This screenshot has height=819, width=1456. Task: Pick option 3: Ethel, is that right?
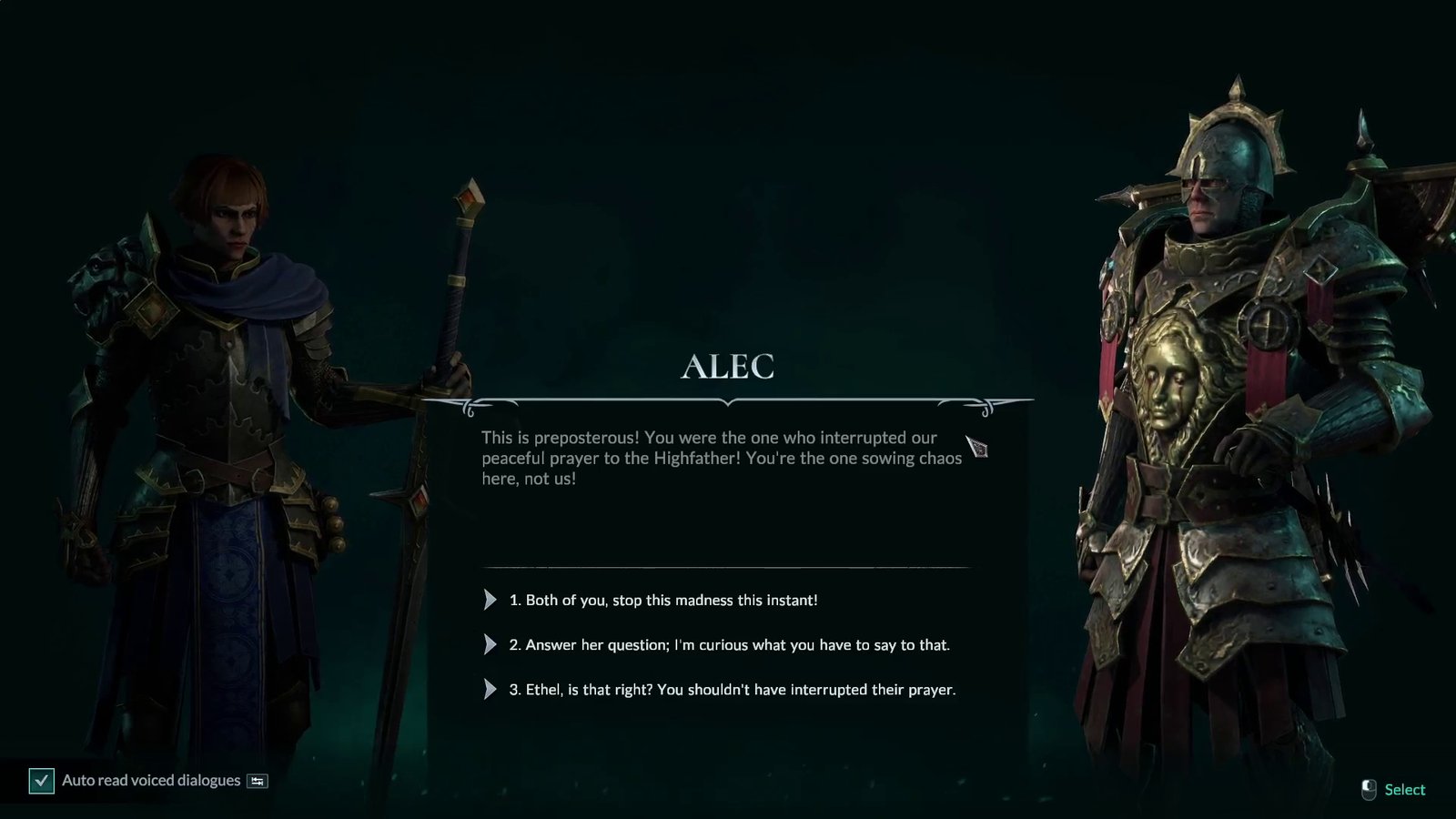[739, 689]
